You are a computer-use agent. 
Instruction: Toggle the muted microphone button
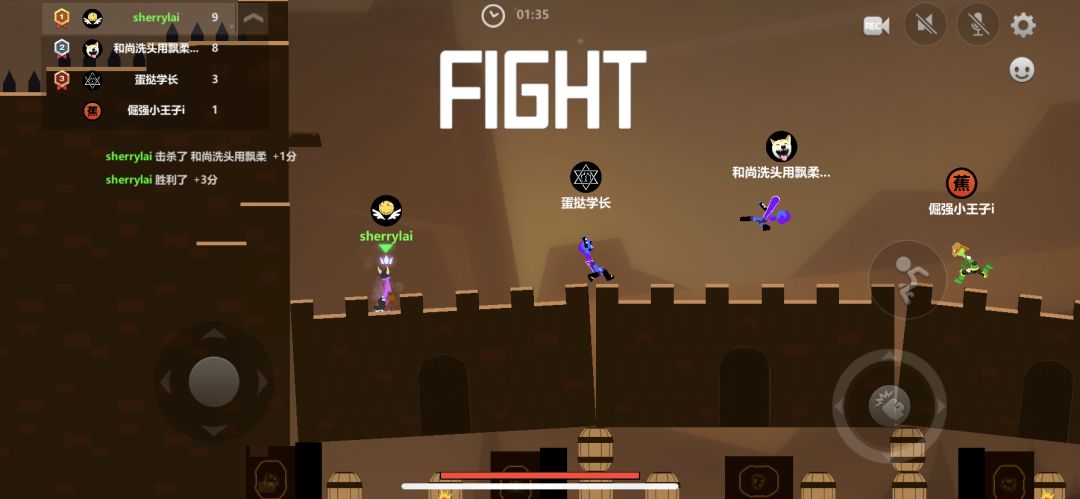coord(977,25)
